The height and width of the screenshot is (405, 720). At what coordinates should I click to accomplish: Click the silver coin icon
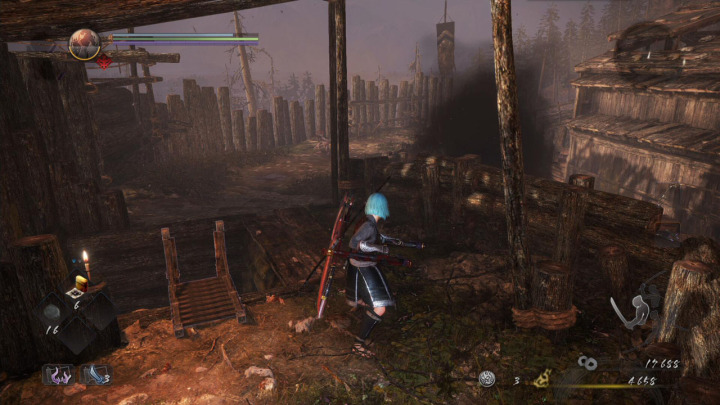487,379
